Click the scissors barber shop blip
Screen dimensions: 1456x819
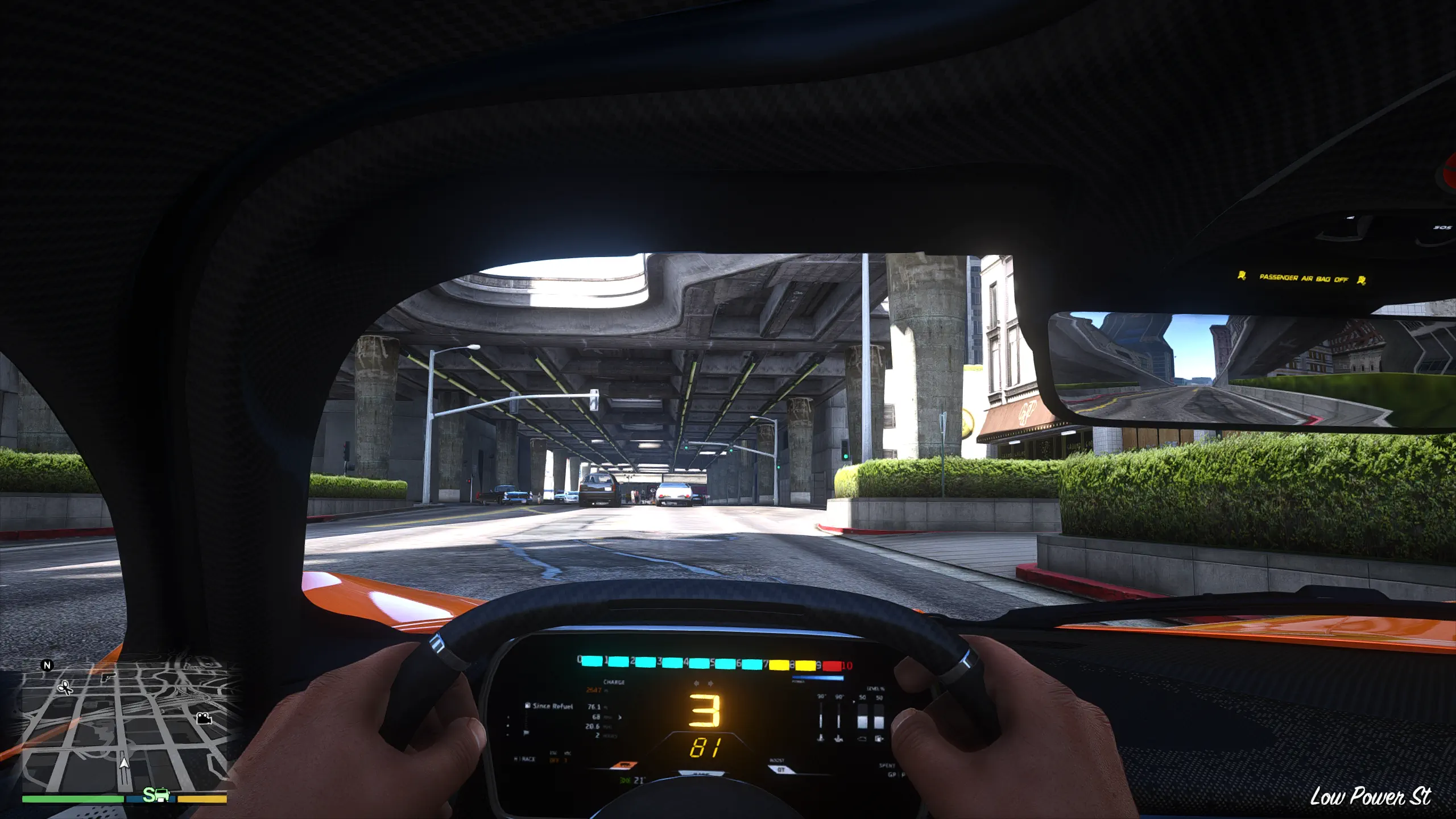65,688
